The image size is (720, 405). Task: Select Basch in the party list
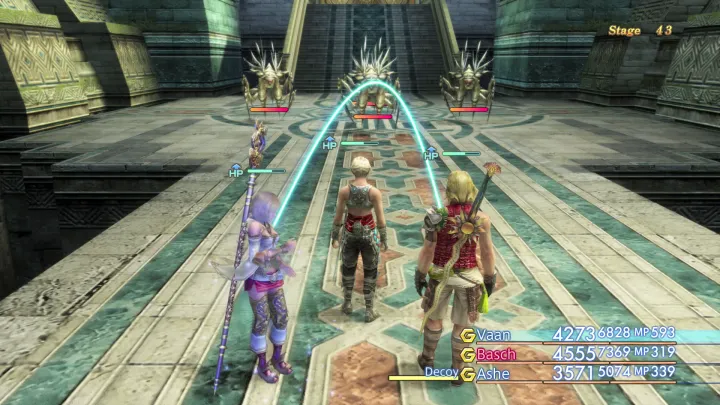(497, 354)
